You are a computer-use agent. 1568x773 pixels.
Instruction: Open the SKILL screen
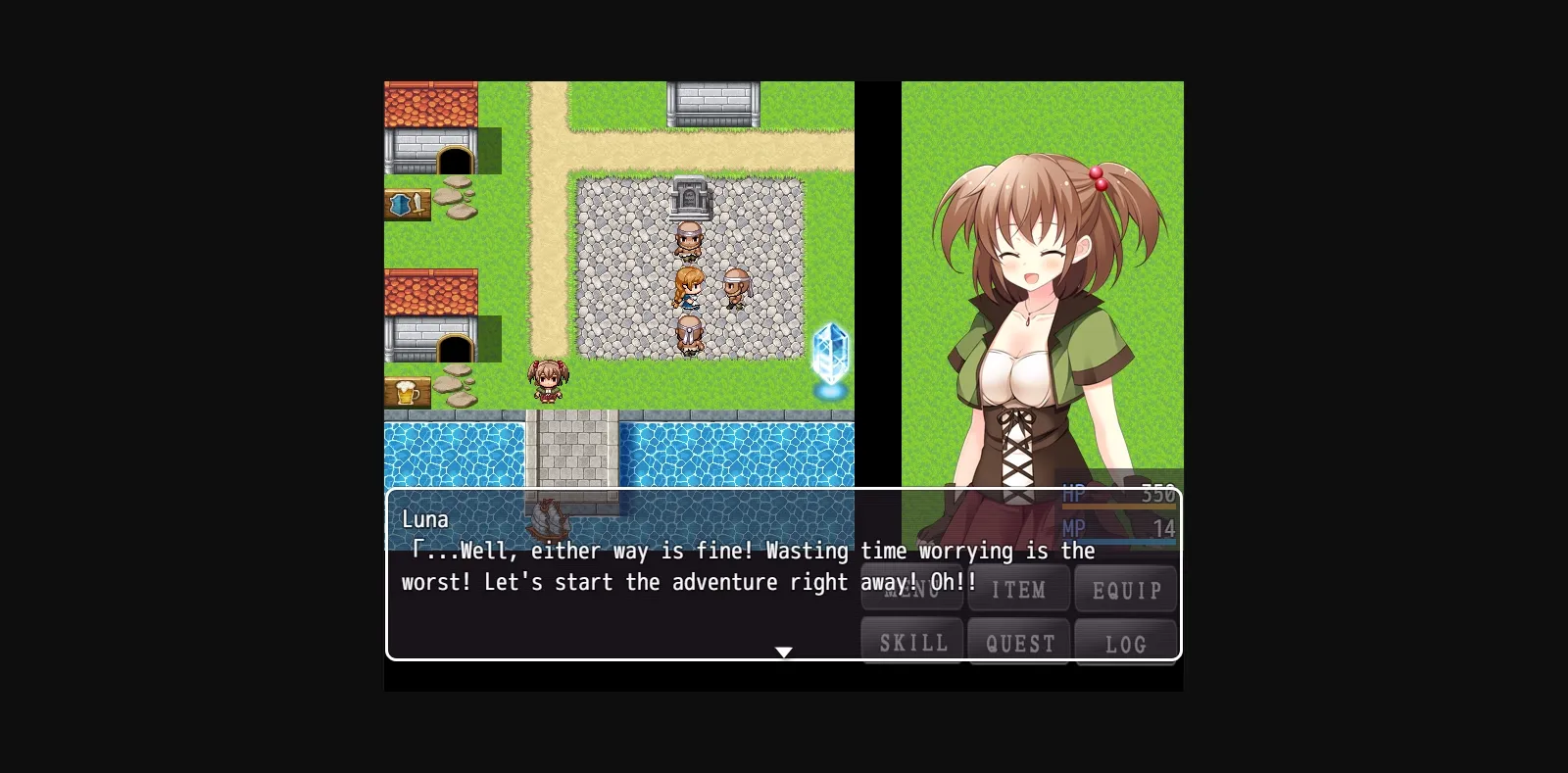(911, 642)
